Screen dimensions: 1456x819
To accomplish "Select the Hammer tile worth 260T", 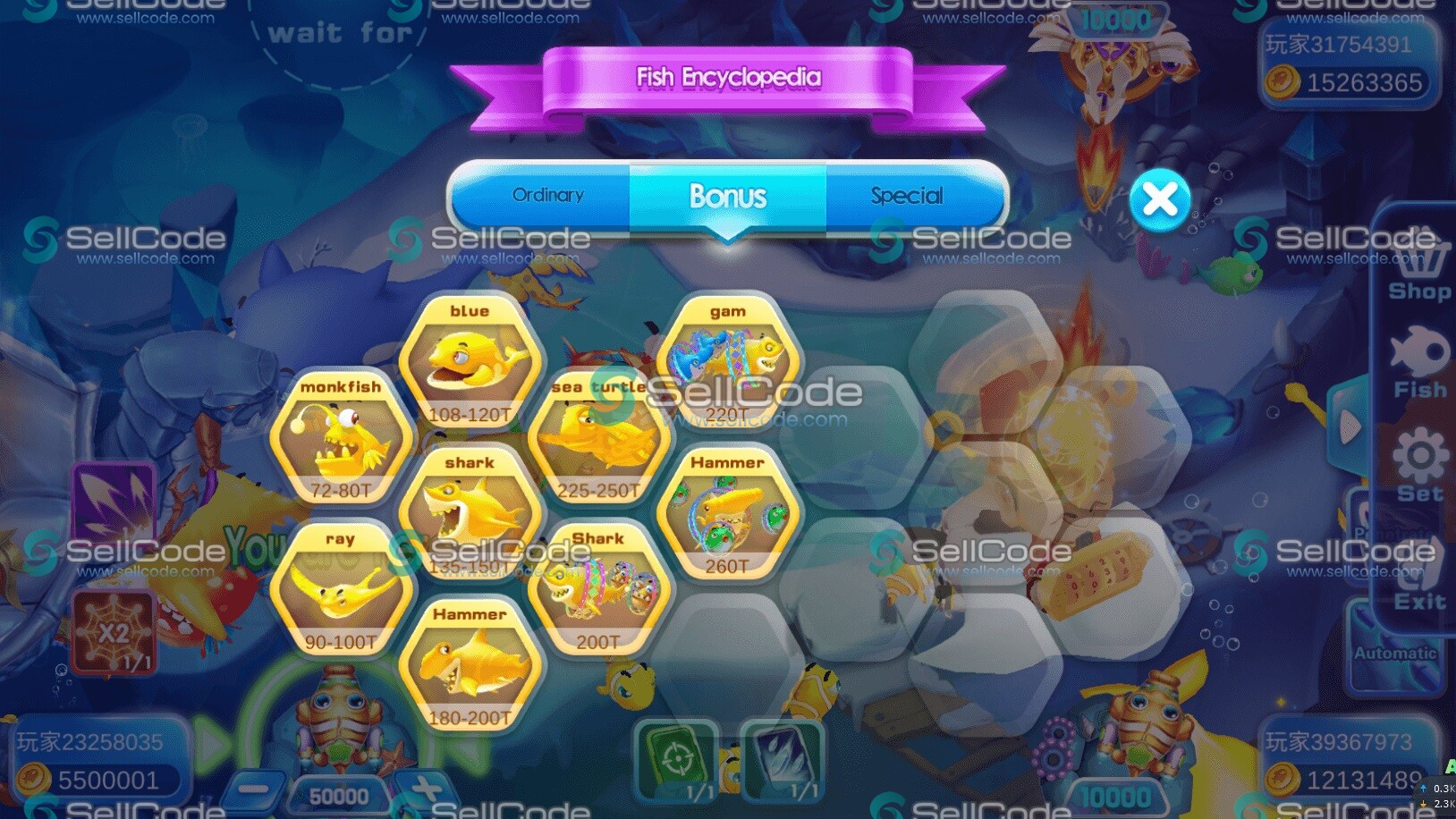I will (727, 513).
